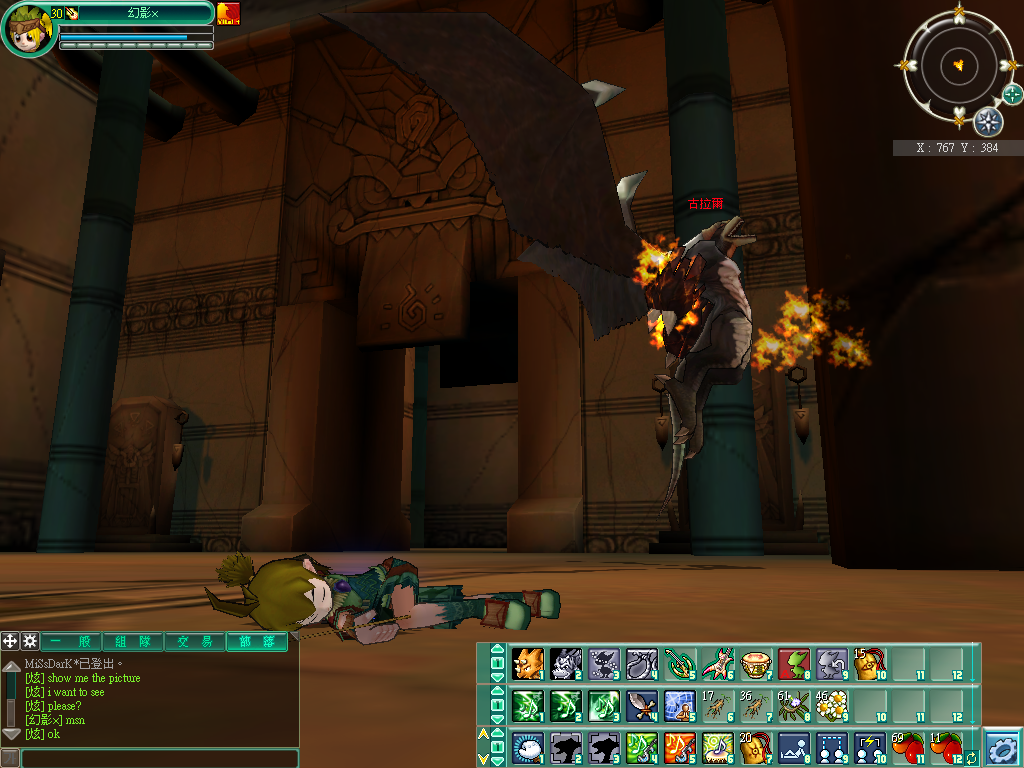Click the player portrait in top corner
Viewport: 1024px width, 768px height.
pos(28,28)
